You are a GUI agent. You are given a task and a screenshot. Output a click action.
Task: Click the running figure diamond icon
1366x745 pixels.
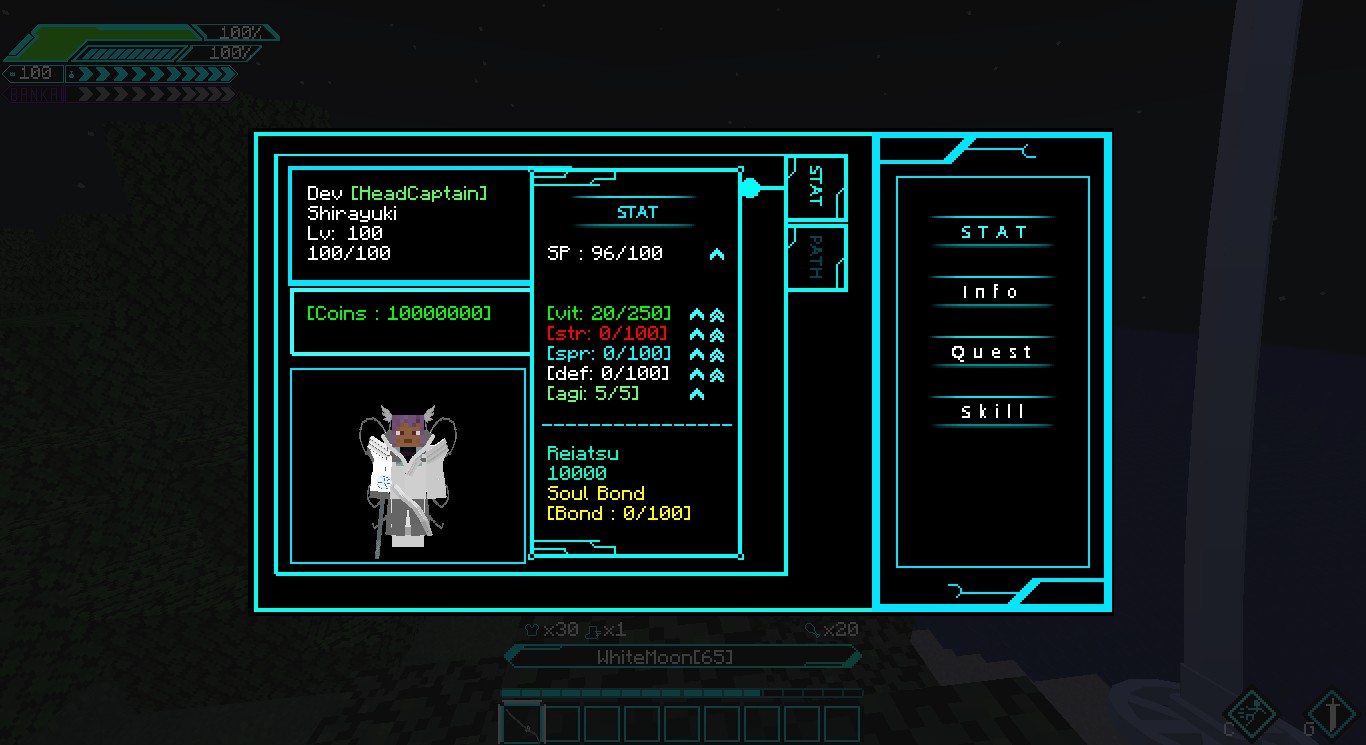1251,714
